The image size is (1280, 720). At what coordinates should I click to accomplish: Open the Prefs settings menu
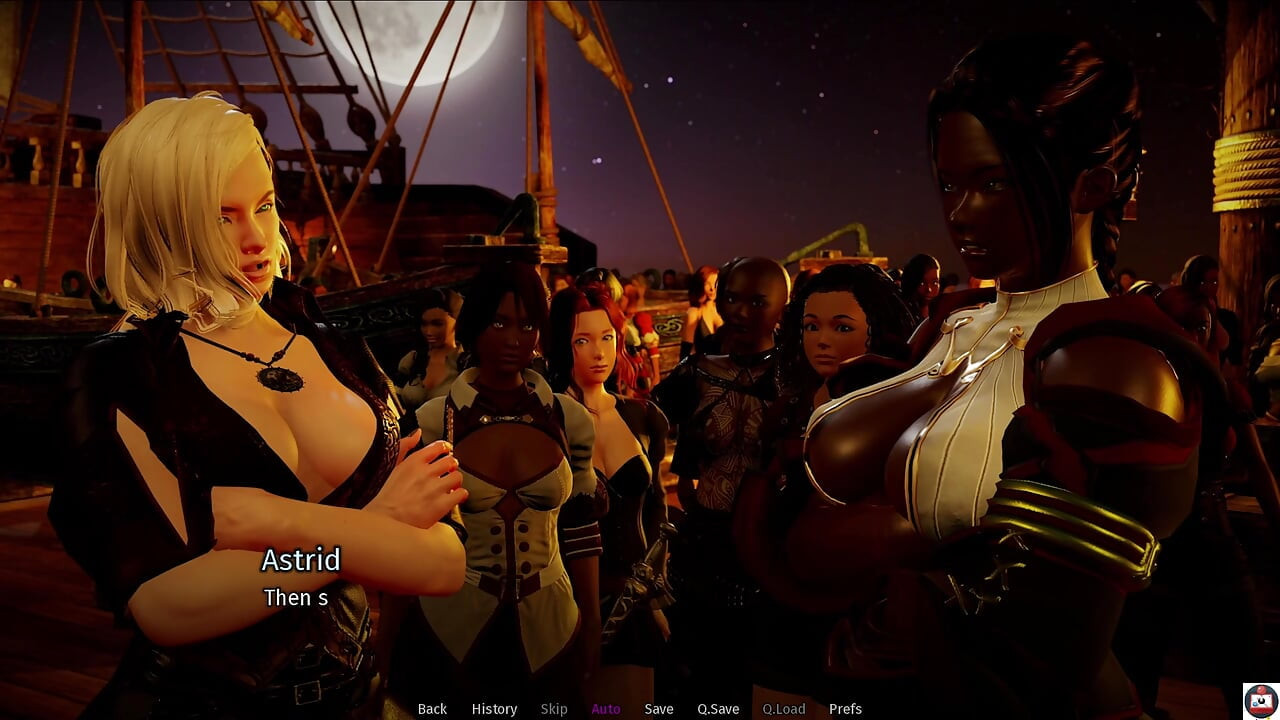click(x=845, y=709)
